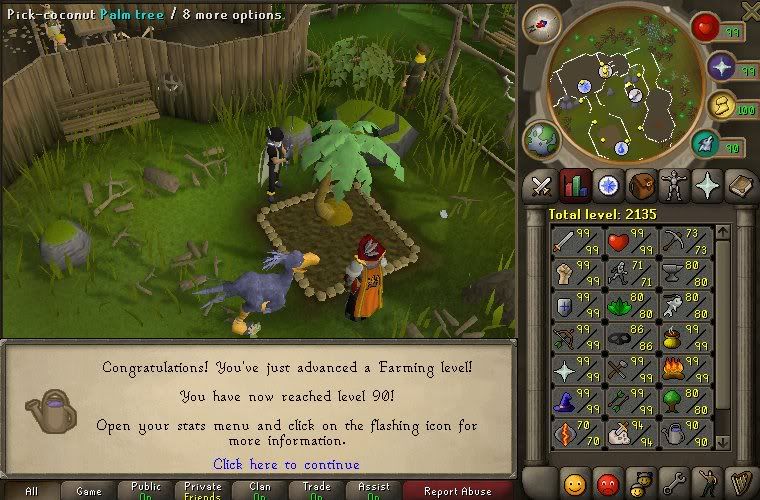Open the world map globe button

pyautogui.click(x=541, y=138)
